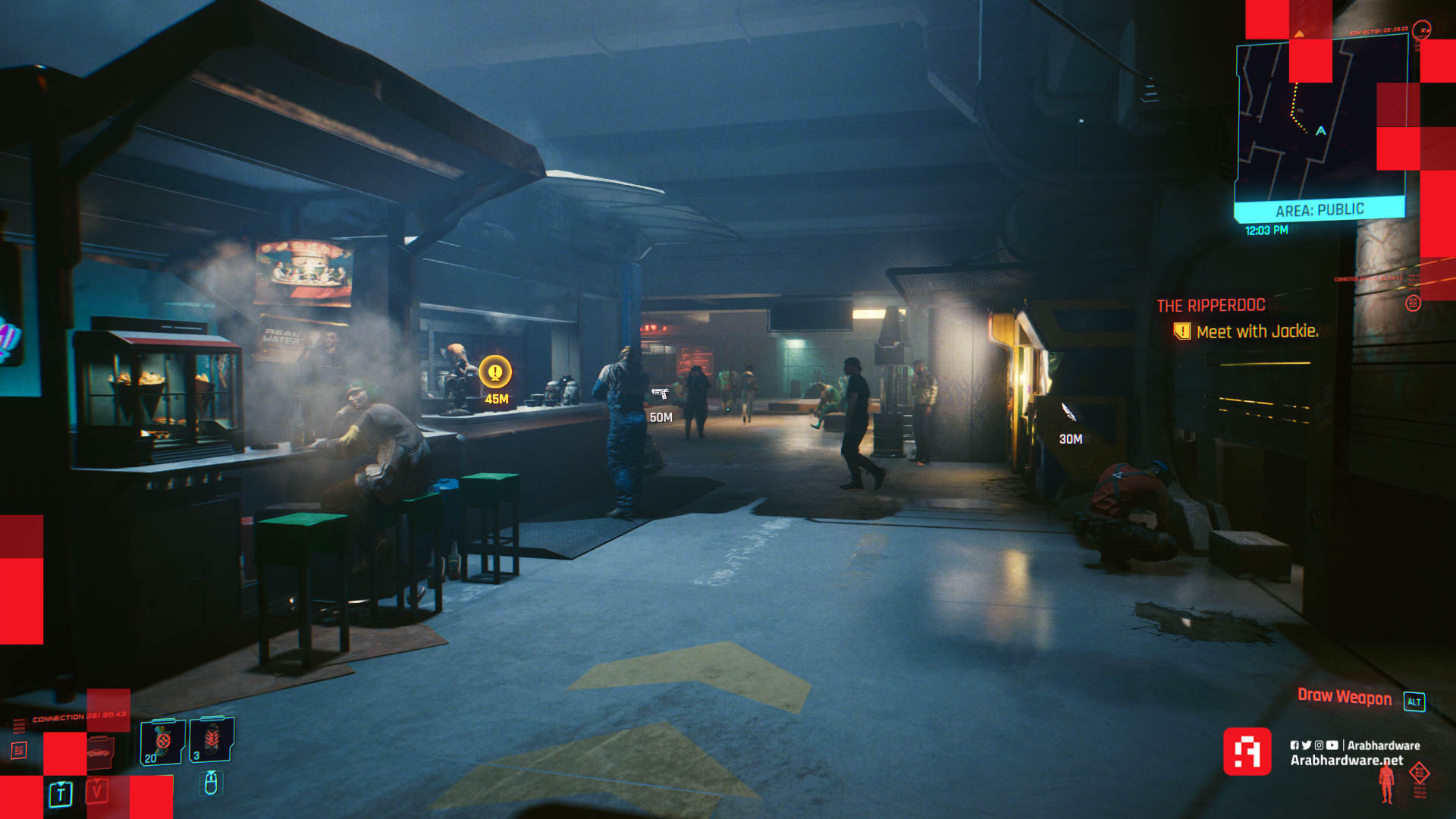Click the Arabhardware red logo
Image resolution: width=1456 pixels, height=819 pixels.
pyautogui.click(x=1247, y=752)
